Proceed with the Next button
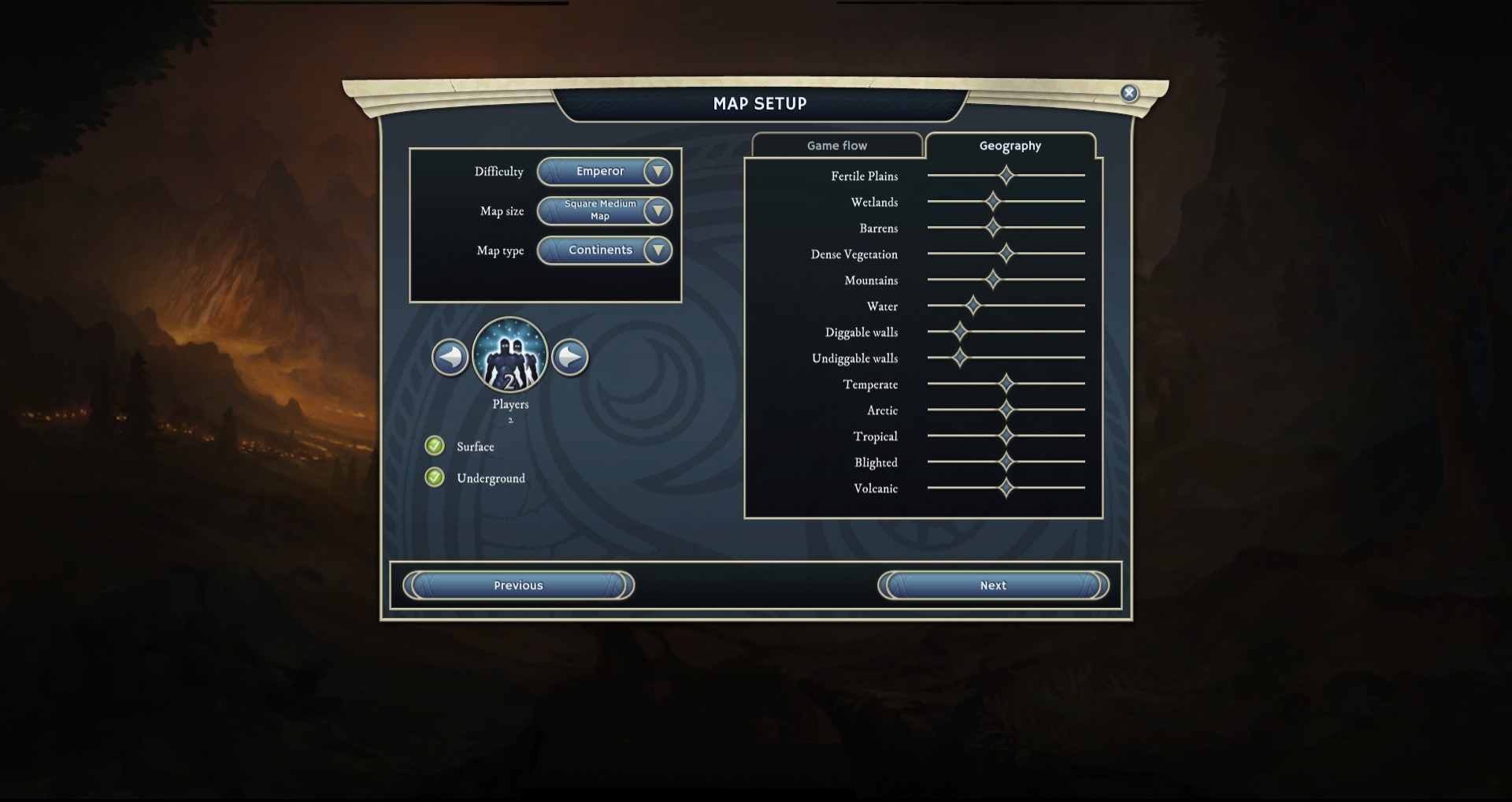The width and height of the screenshot is (1512, 802). tap(993, 585)
